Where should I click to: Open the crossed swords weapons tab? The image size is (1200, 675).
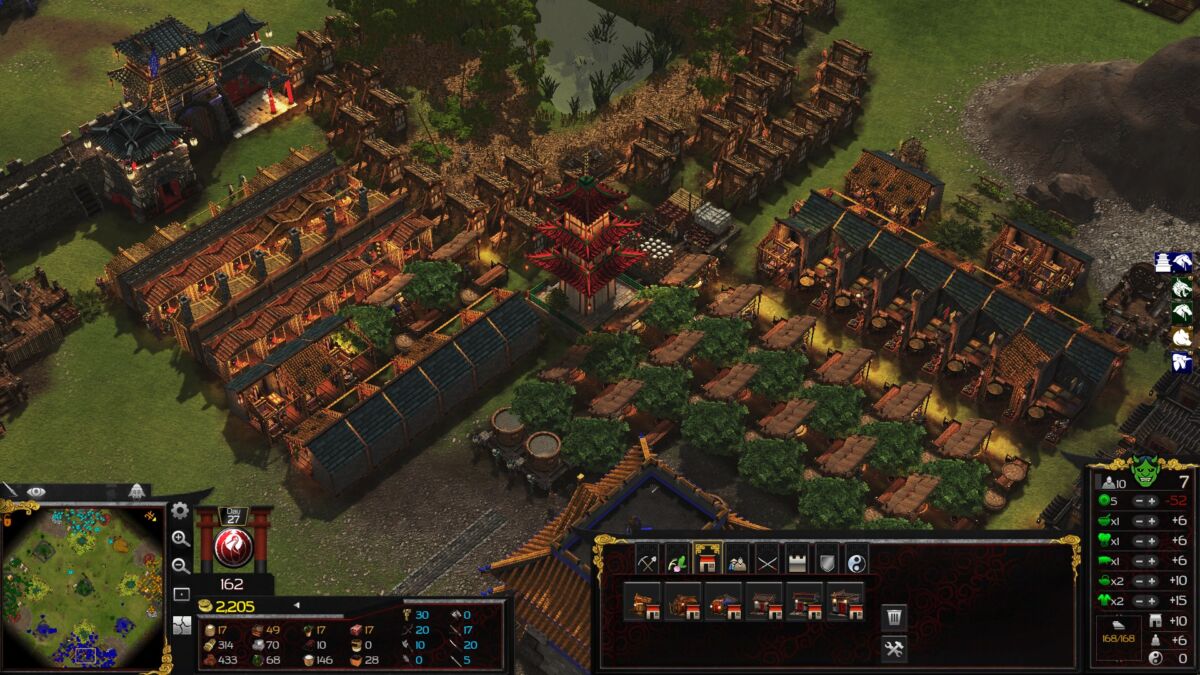[767, 559]
